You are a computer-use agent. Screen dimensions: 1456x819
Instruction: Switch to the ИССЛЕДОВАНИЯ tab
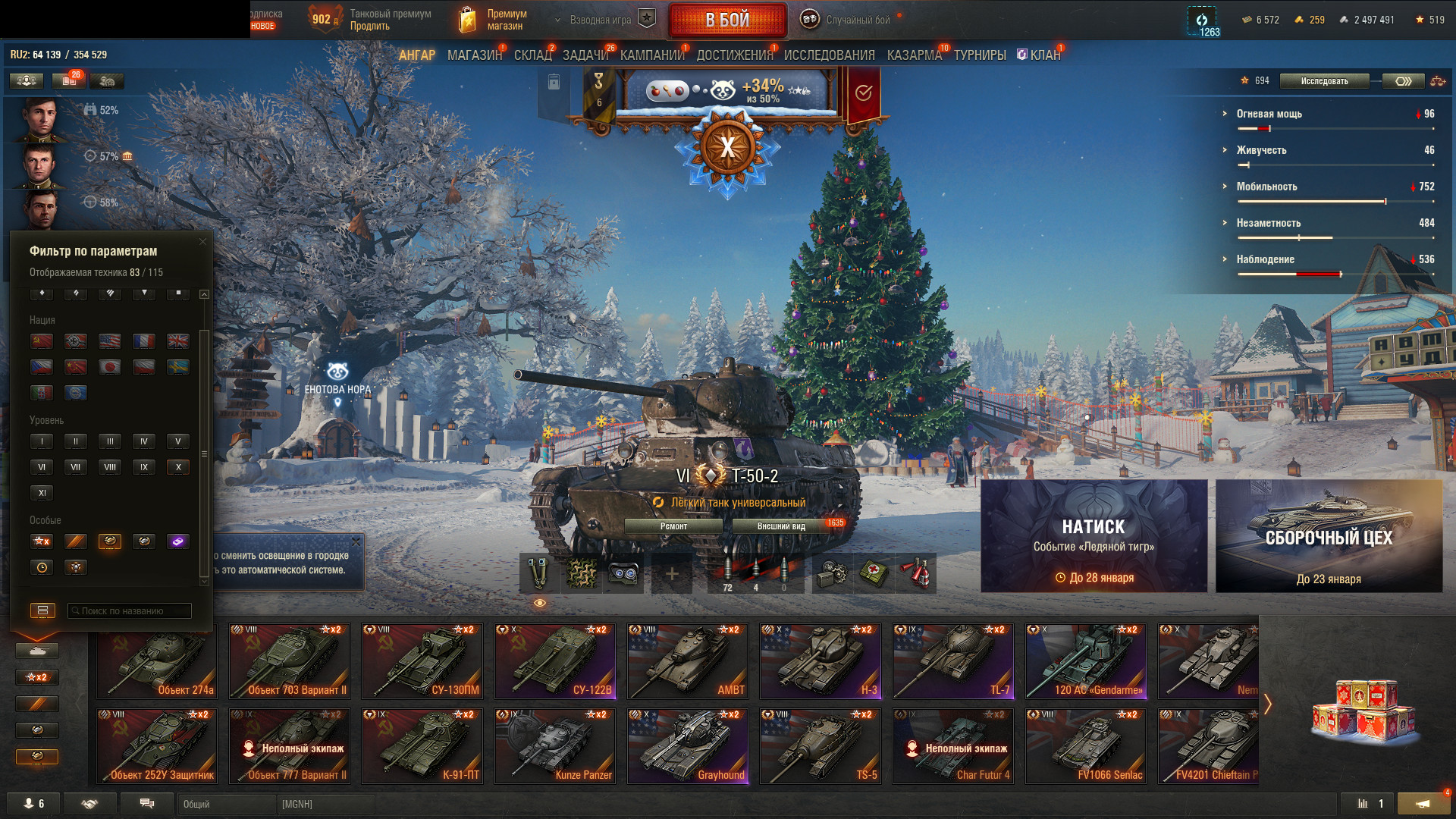coord(829,55)
